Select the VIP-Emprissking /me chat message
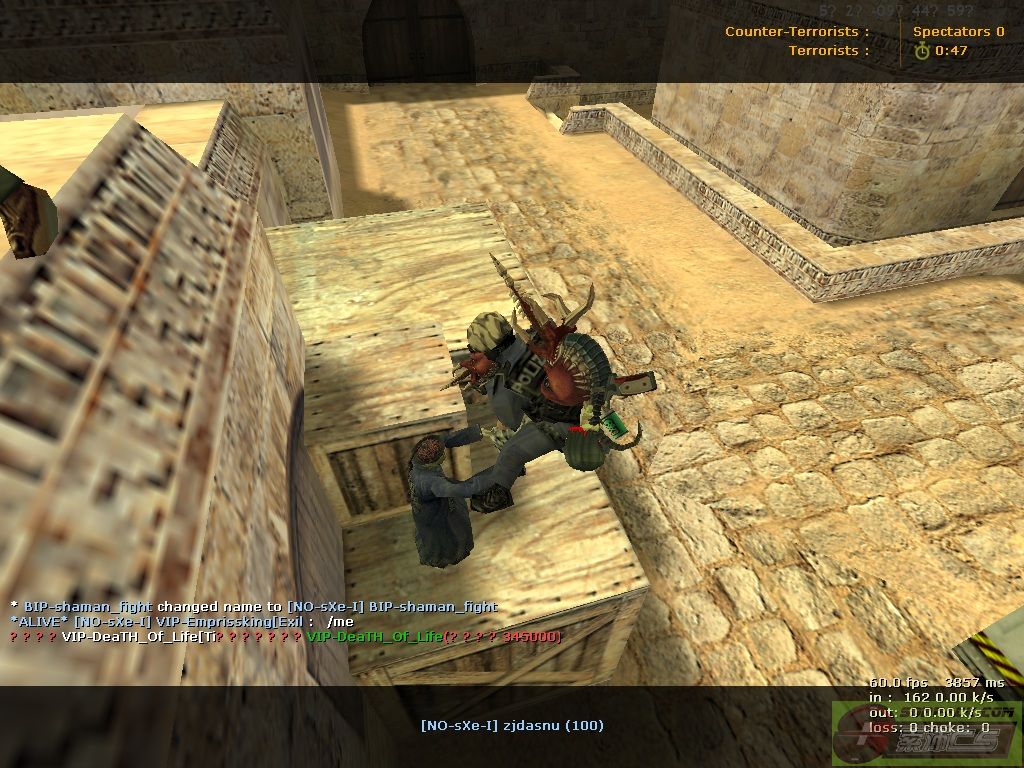Image resolution: width=1024 pixels, height=768 pixels. click(x=182, y=621)
